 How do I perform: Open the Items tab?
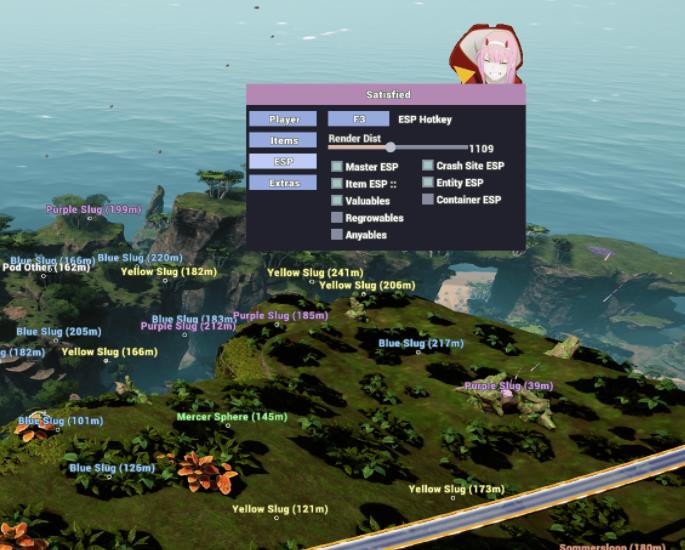tap(284, 141)
